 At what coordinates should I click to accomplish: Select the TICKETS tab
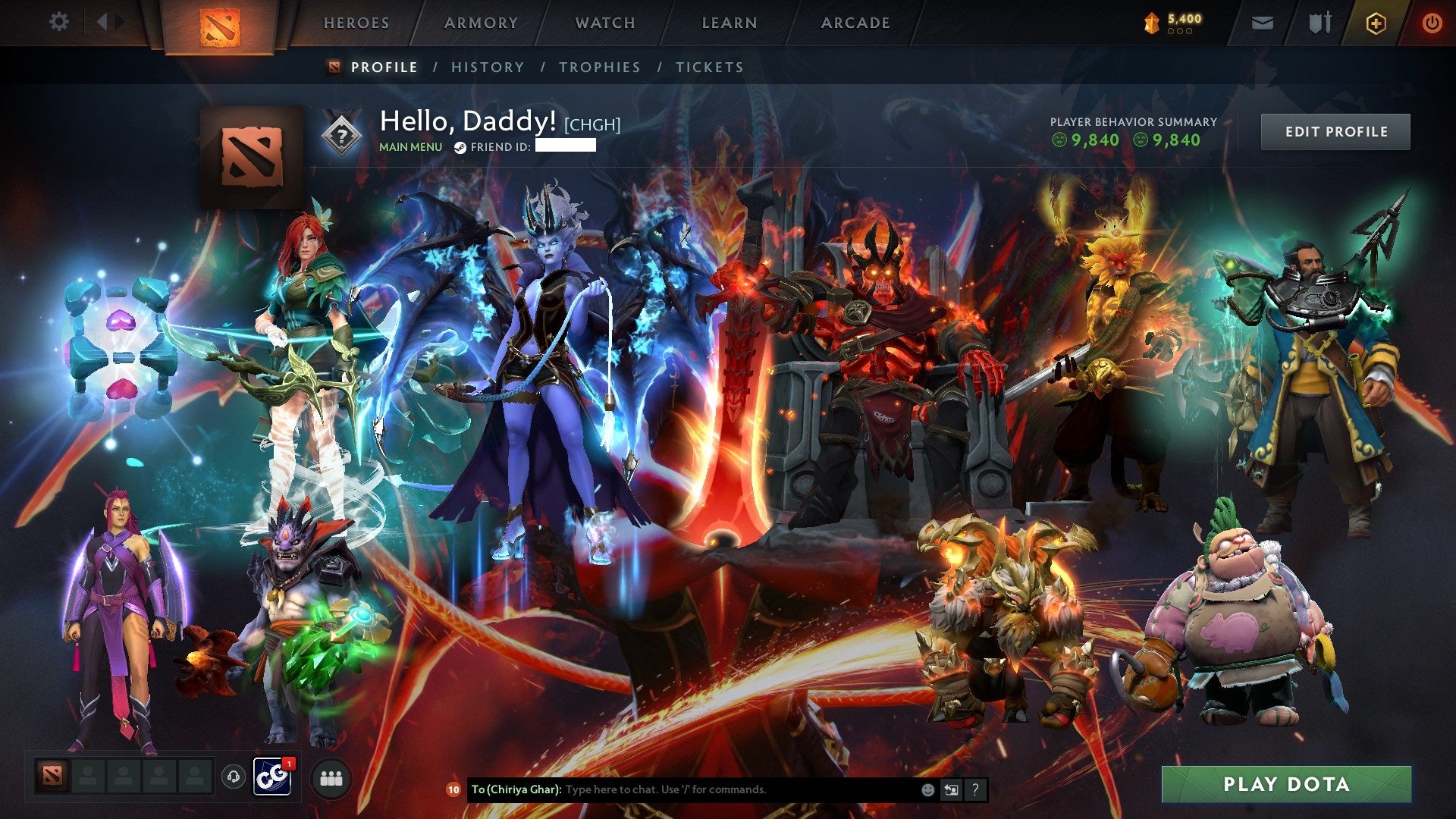tap(709, 67)
